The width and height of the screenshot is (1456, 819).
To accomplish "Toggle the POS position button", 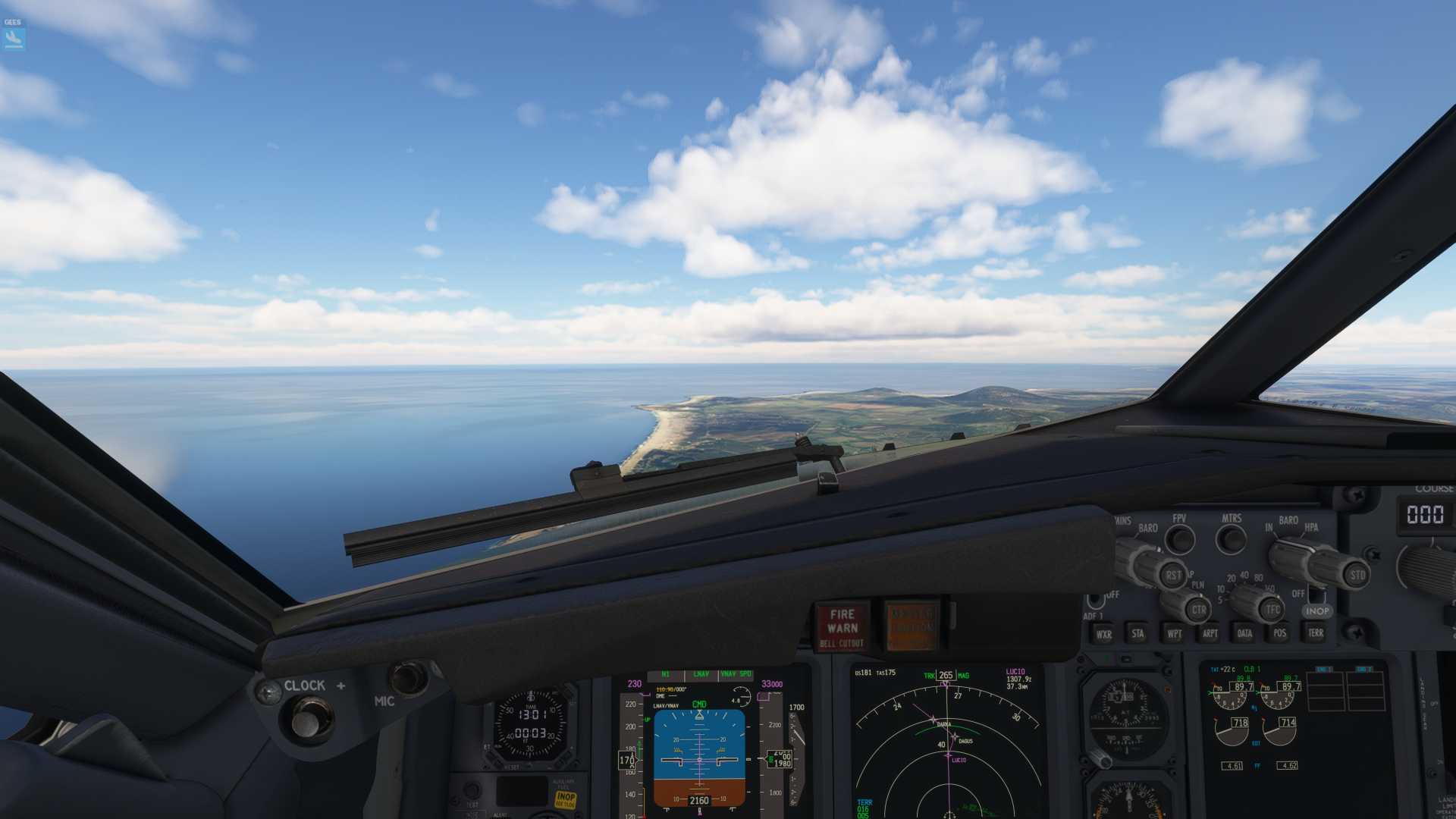I will [x=1280, y=634].
